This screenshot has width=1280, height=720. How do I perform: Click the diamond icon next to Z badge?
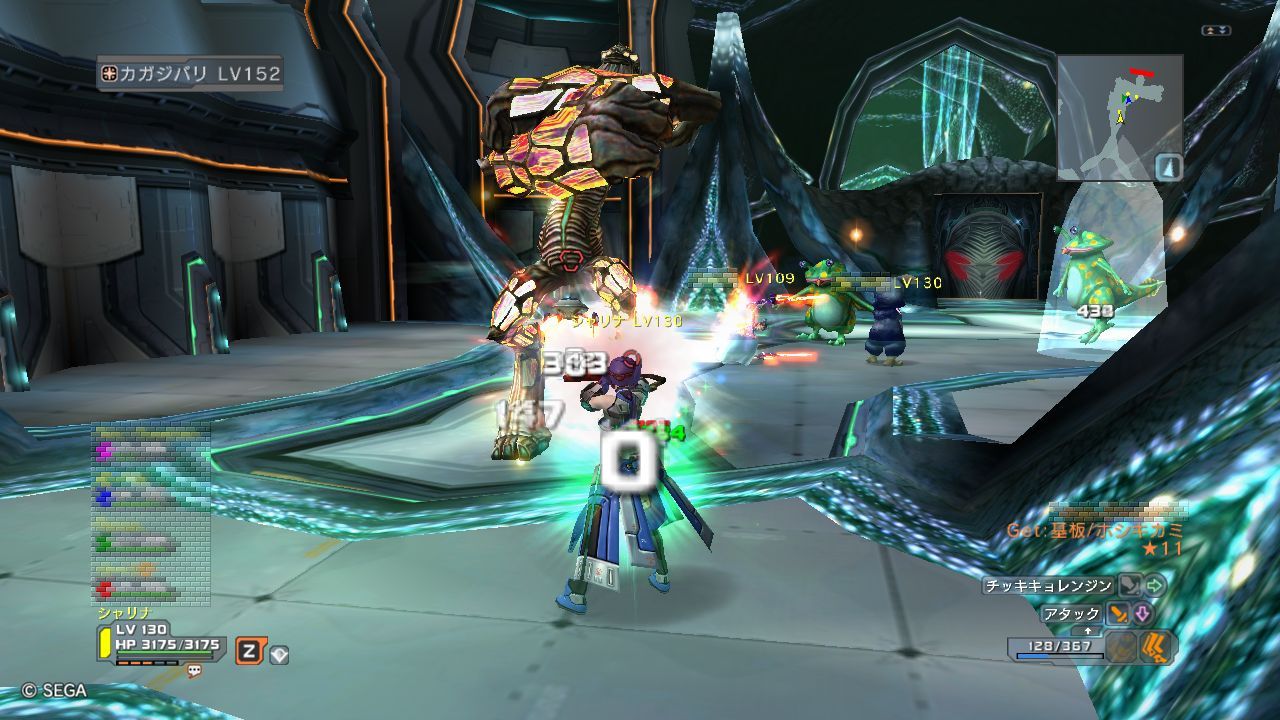pyautogui.click(x=279, y=654)
